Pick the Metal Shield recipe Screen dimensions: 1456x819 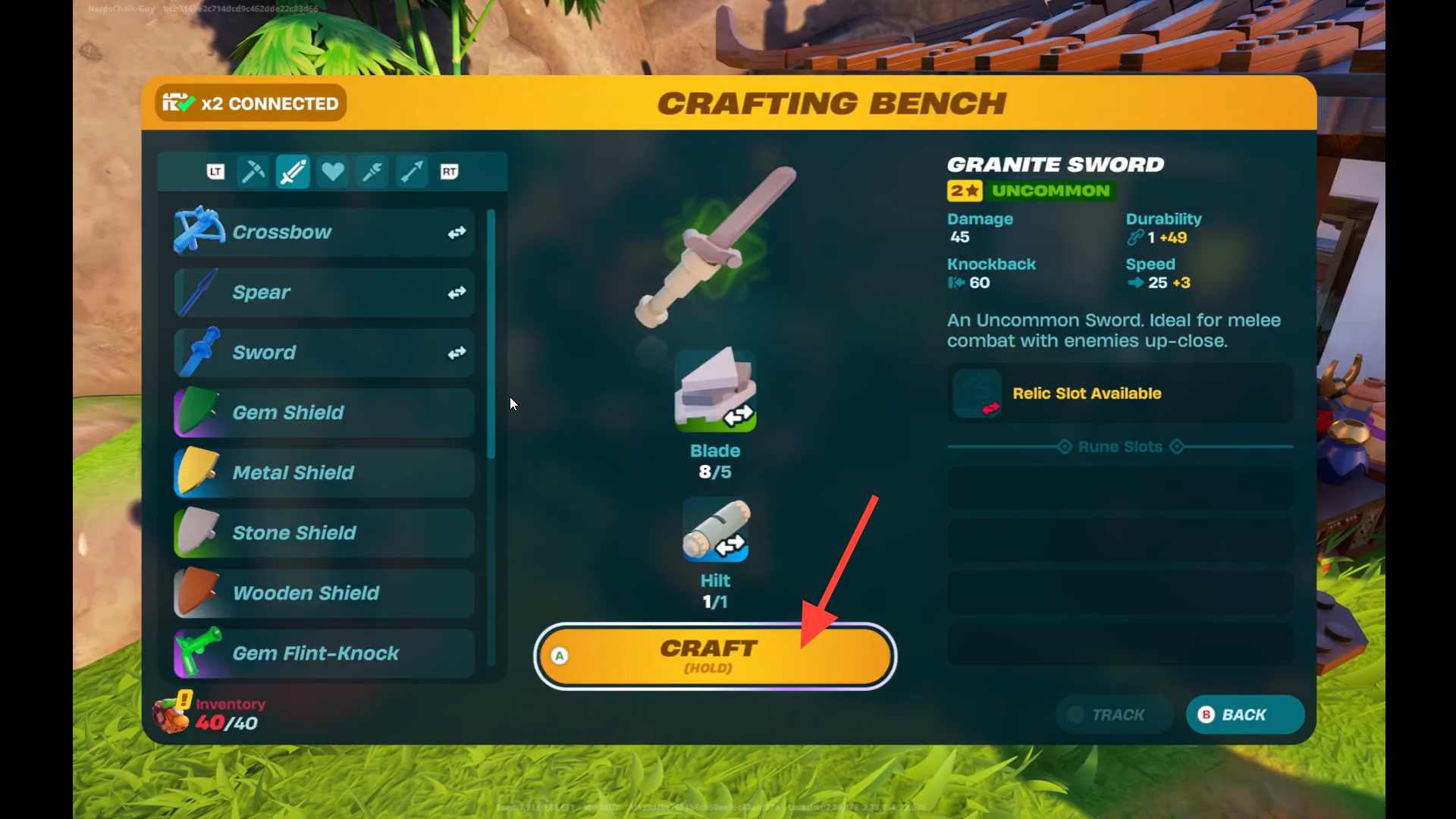(x=324, y=472)
